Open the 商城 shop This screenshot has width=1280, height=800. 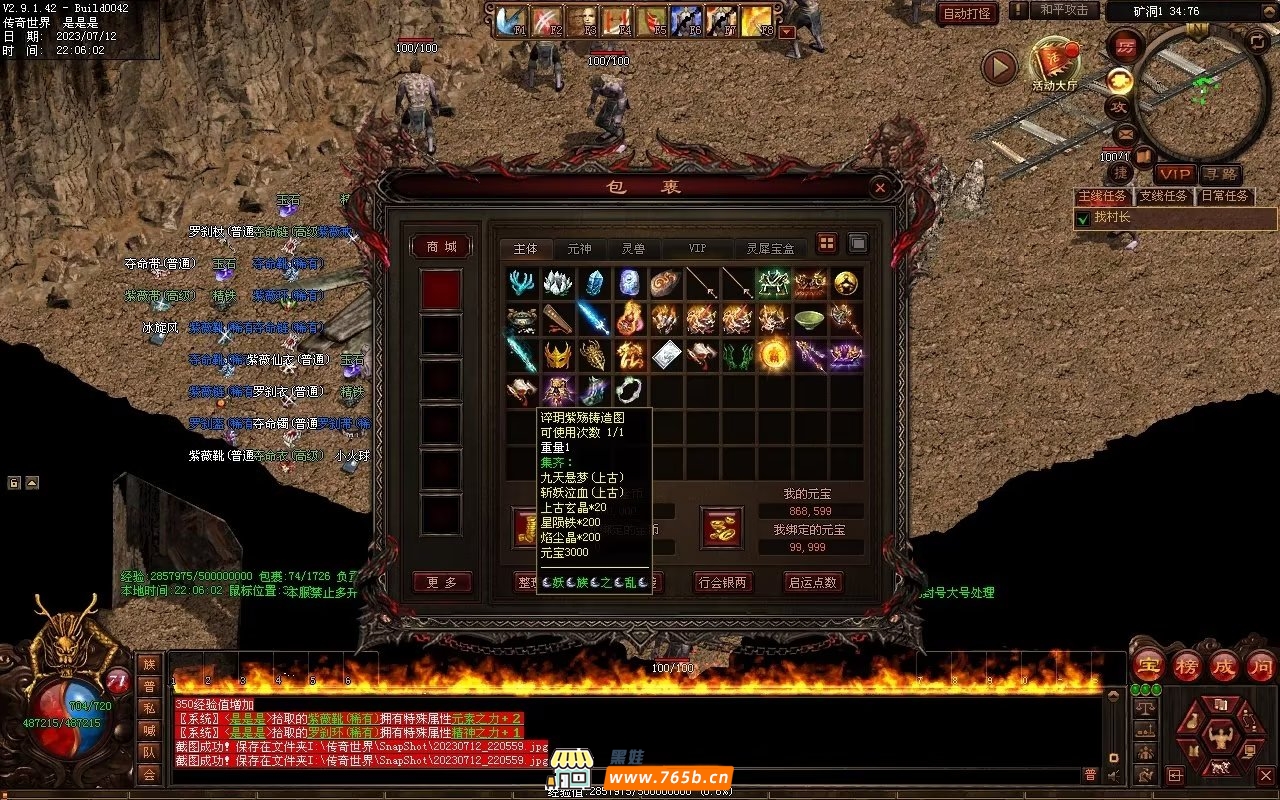(x=441, y=247)
